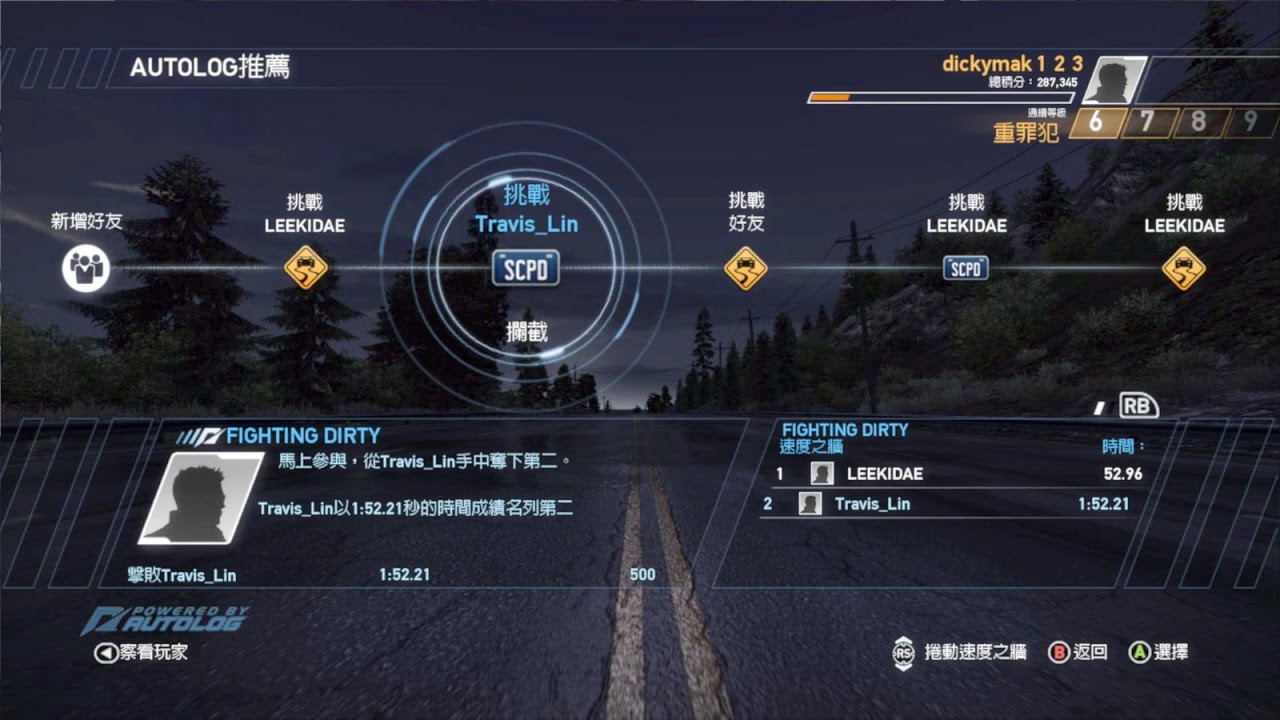1280x720 pixels.
Task: Open the 好友 challenge road sign
Action: click(x=746, y=268)
